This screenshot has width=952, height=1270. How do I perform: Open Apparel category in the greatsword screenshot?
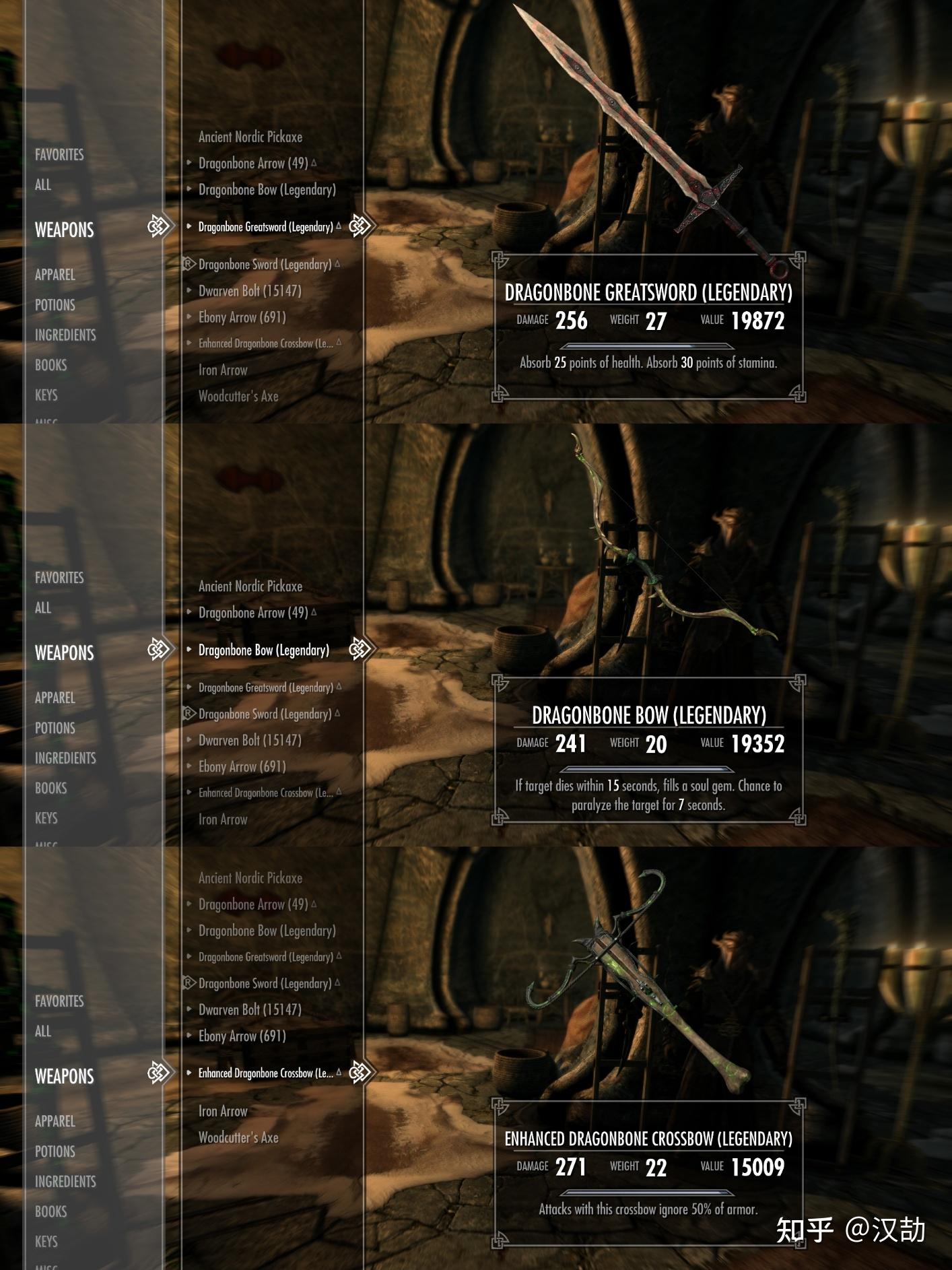pyautogui.click(x=55, y=275)
